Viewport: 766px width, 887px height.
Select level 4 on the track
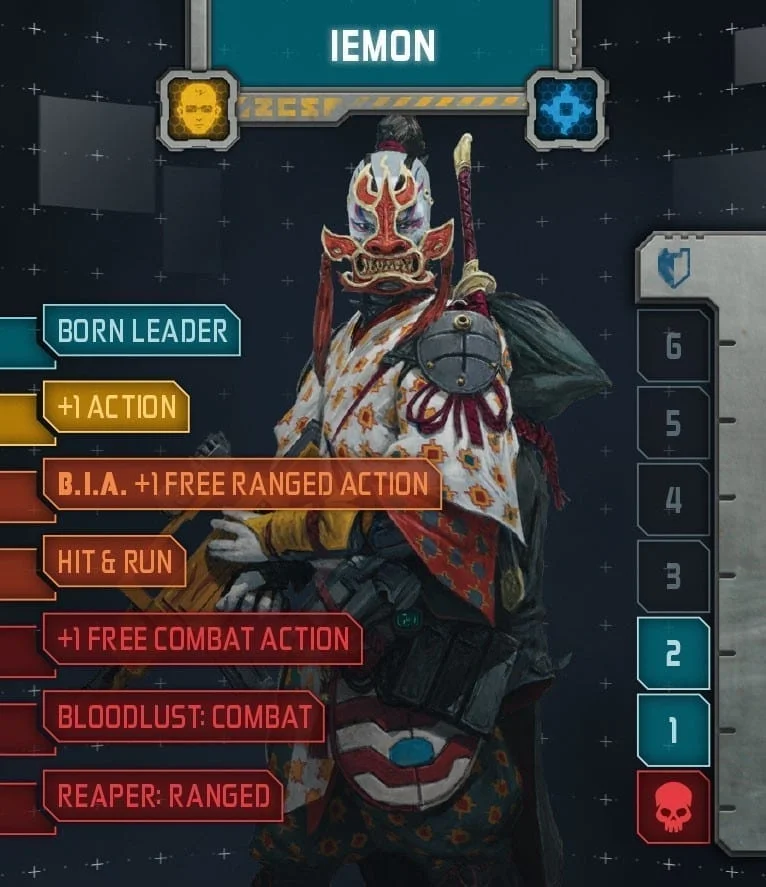[x=673, y=499]
